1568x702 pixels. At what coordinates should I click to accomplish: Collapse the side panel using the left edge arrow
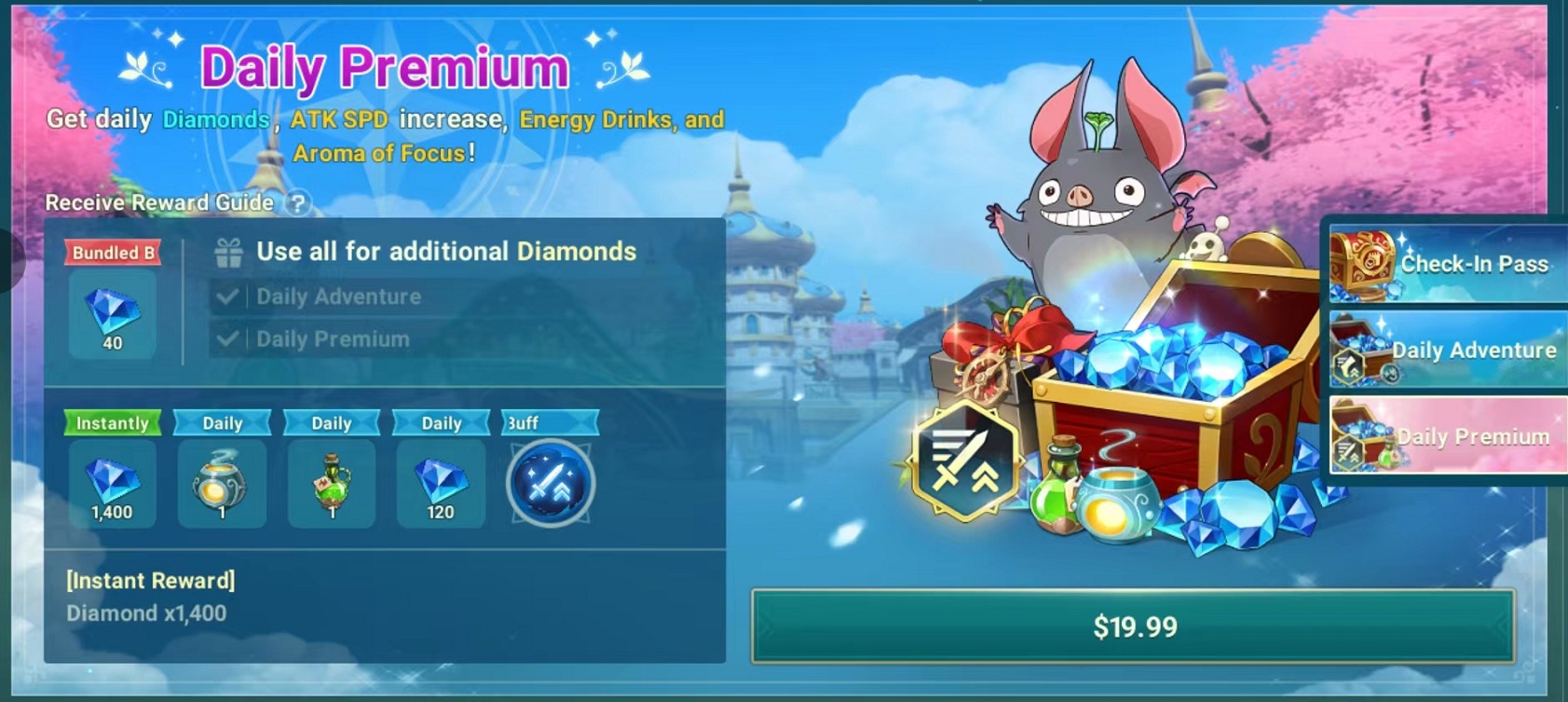click(9, 261)
